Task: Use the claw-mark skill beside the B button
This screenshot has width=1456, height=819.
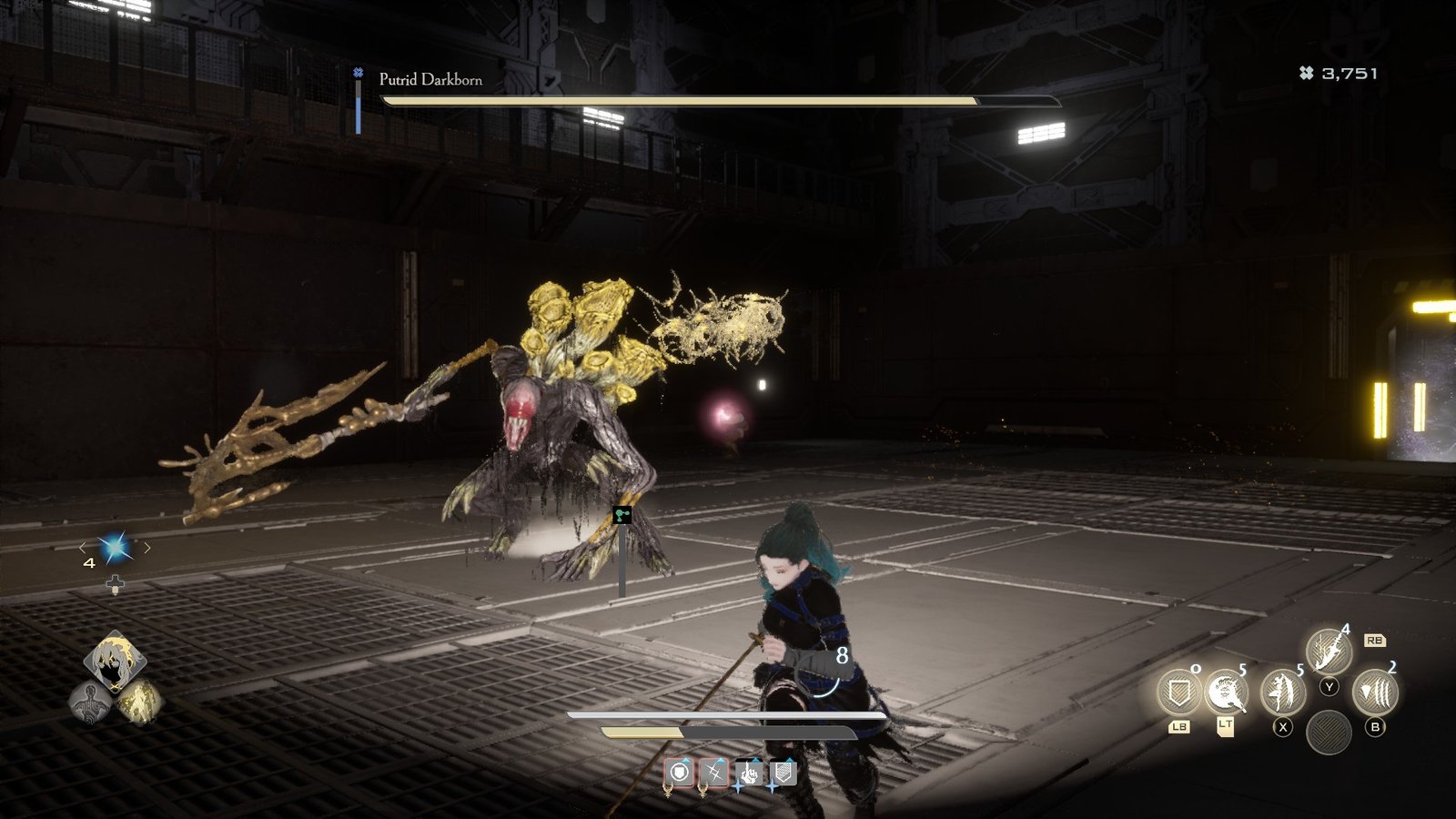Action: tap(1374, 690)
